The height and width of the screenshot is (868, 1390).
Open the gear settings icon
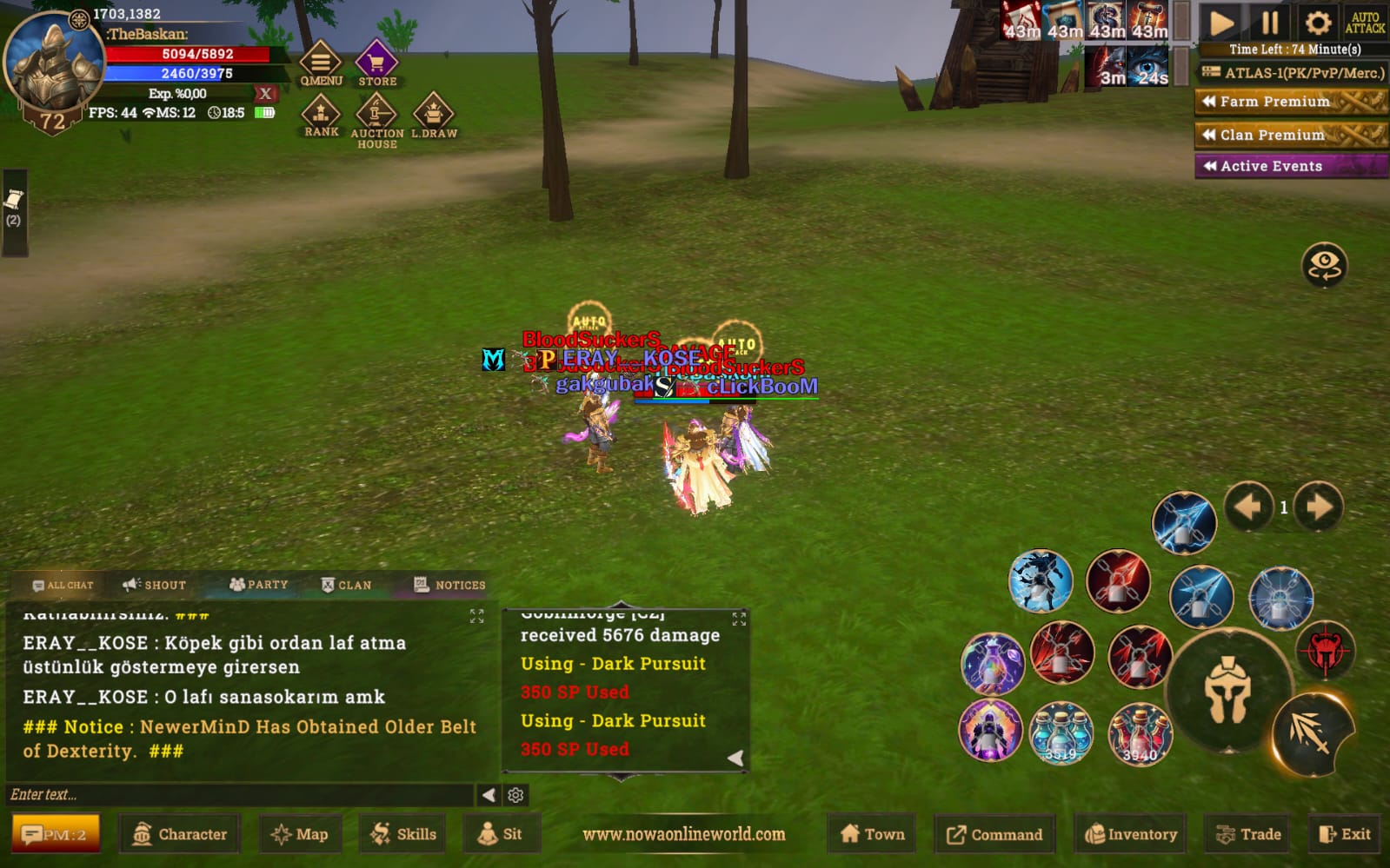(1318, 23)
